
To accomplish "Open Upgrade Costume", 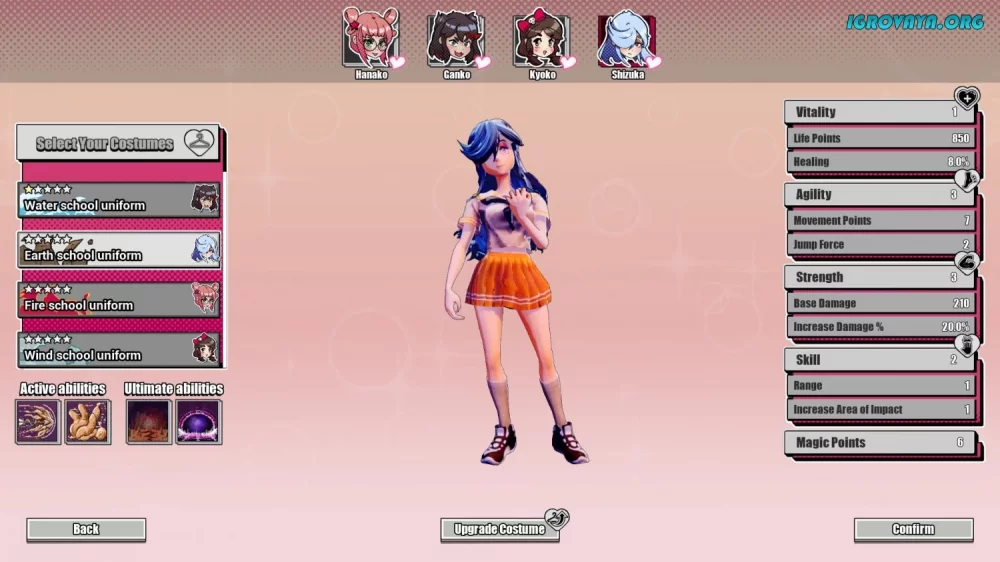I will tap(499, 529).
